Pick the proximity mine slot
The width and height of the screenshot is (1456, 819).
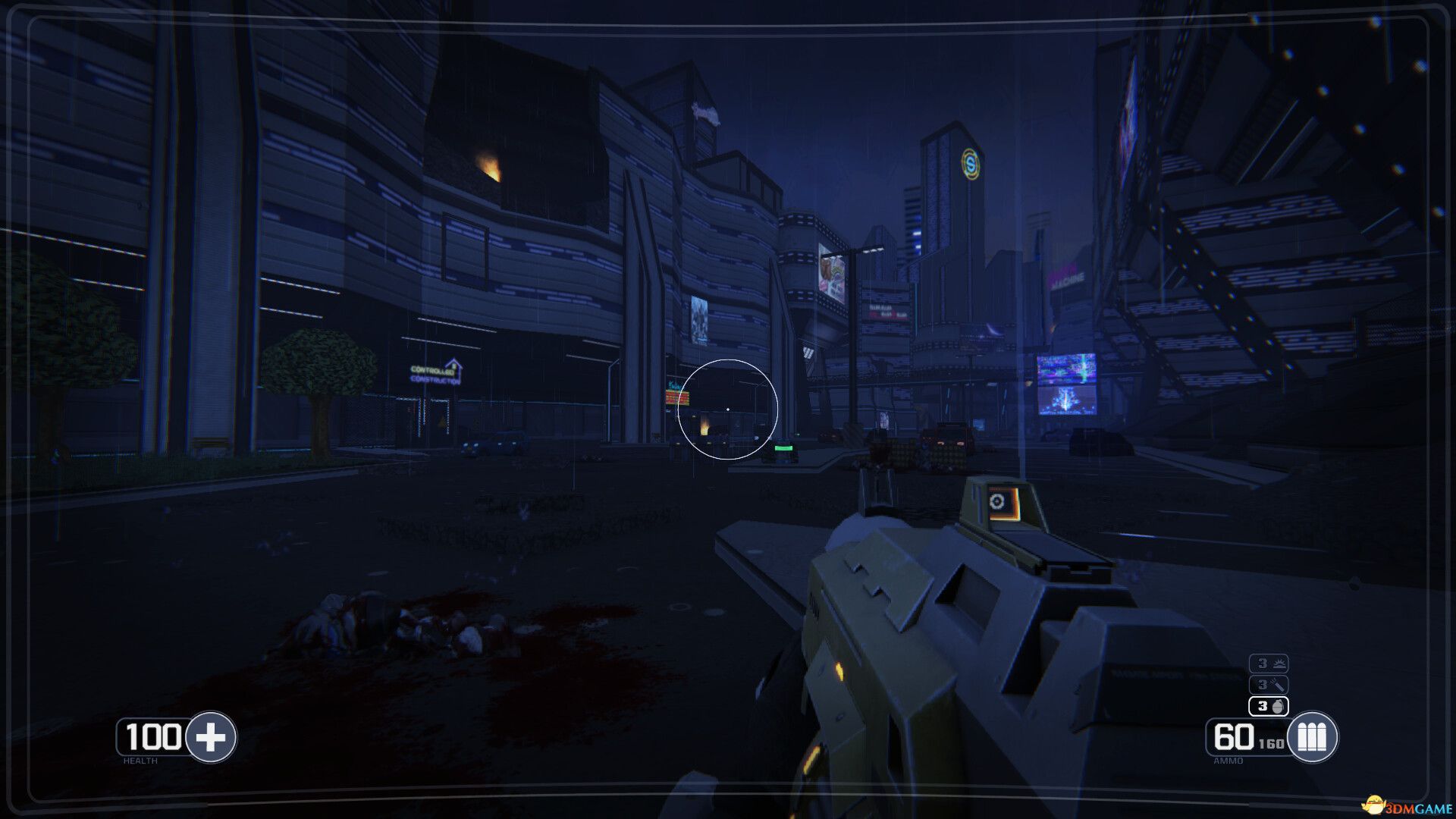1269,664
